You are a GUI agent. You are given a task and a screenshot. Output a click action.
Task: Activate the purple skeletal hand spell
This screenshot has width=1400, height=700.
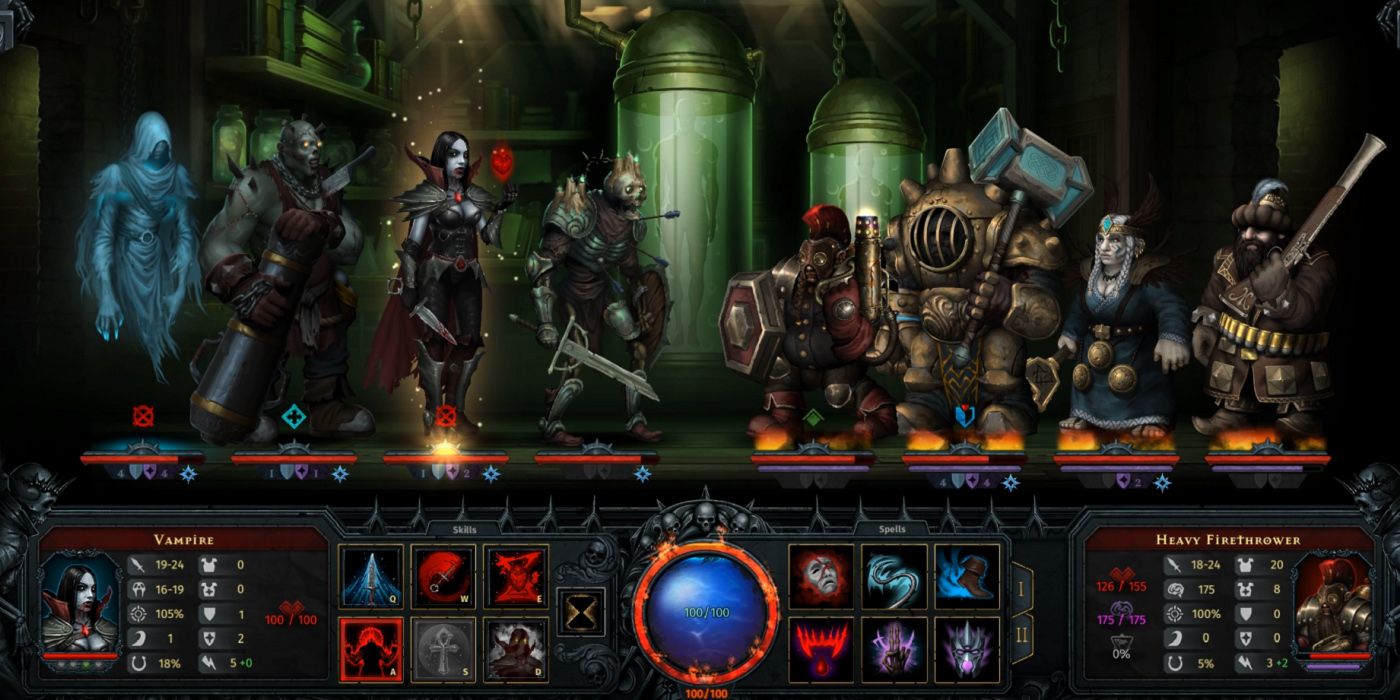point(894,649)
